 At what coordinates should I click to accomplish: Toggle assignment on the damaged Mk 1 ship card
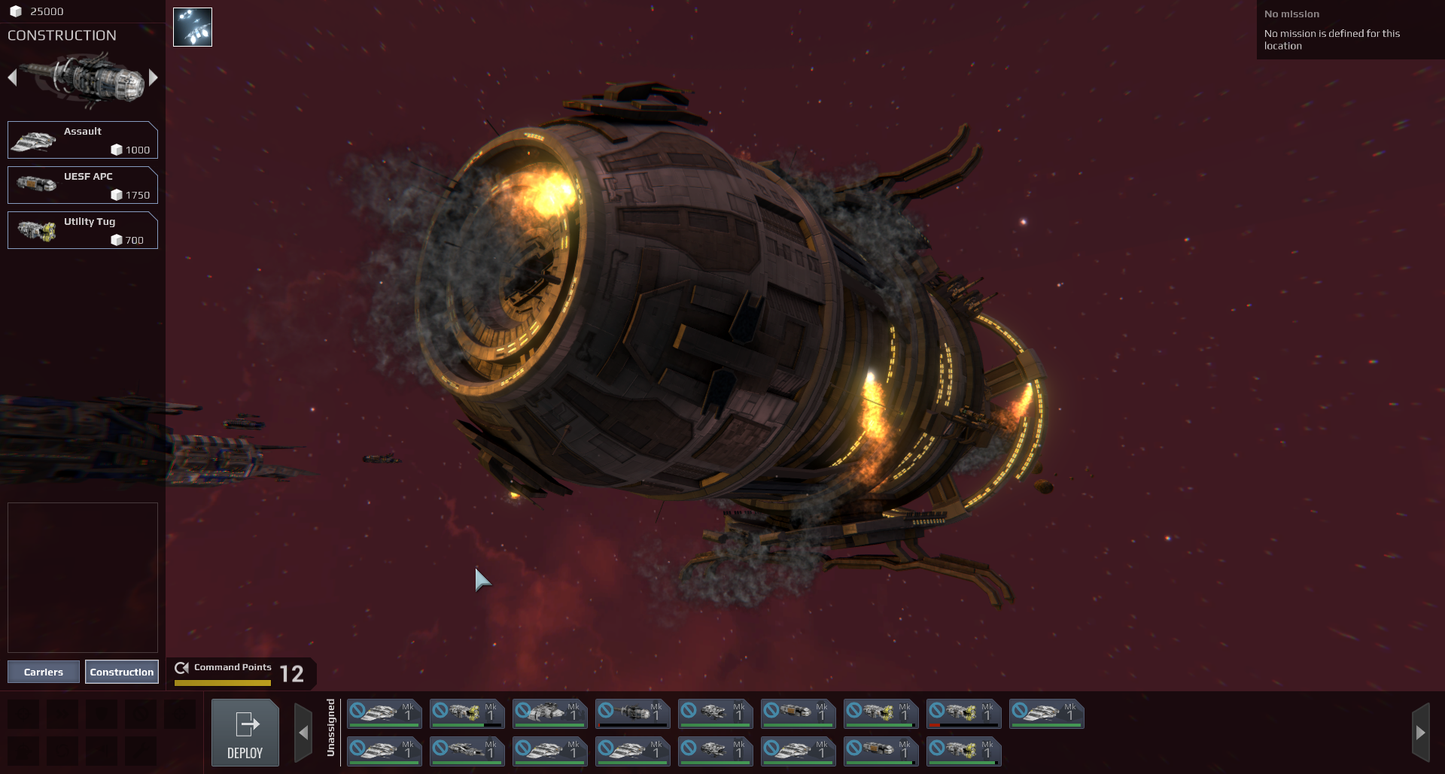(x=962, y=713)
